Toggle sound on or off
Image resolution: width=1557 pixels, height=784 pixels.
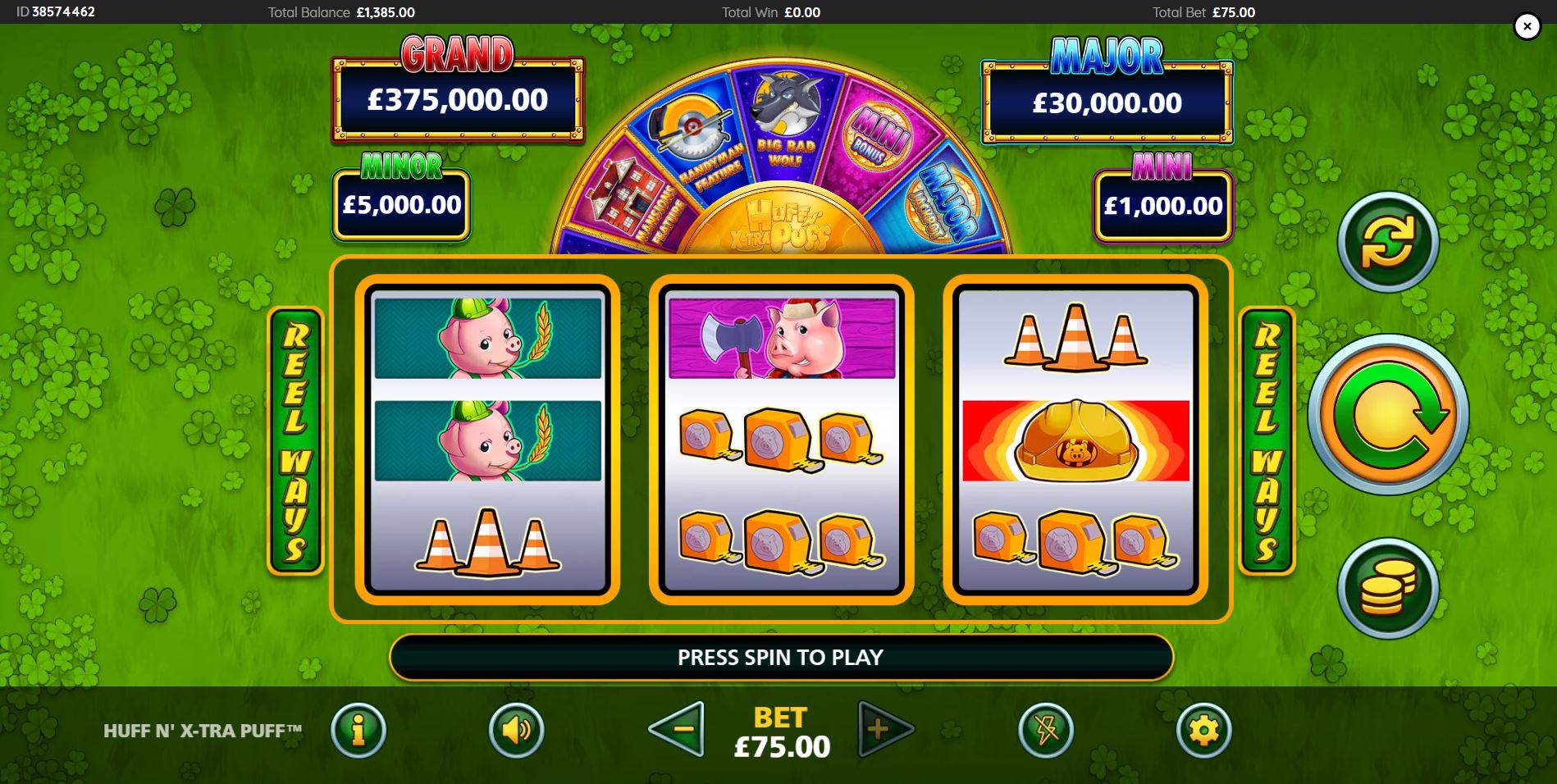tap(515, 731)
